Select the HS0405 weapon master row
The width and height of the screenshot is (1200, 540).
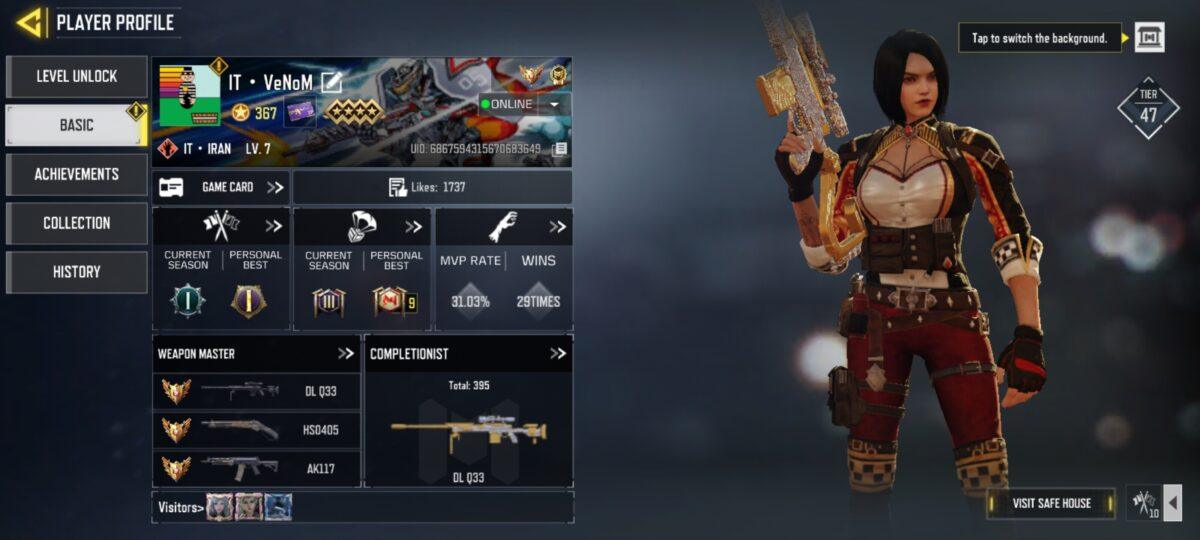click(257, 430)
